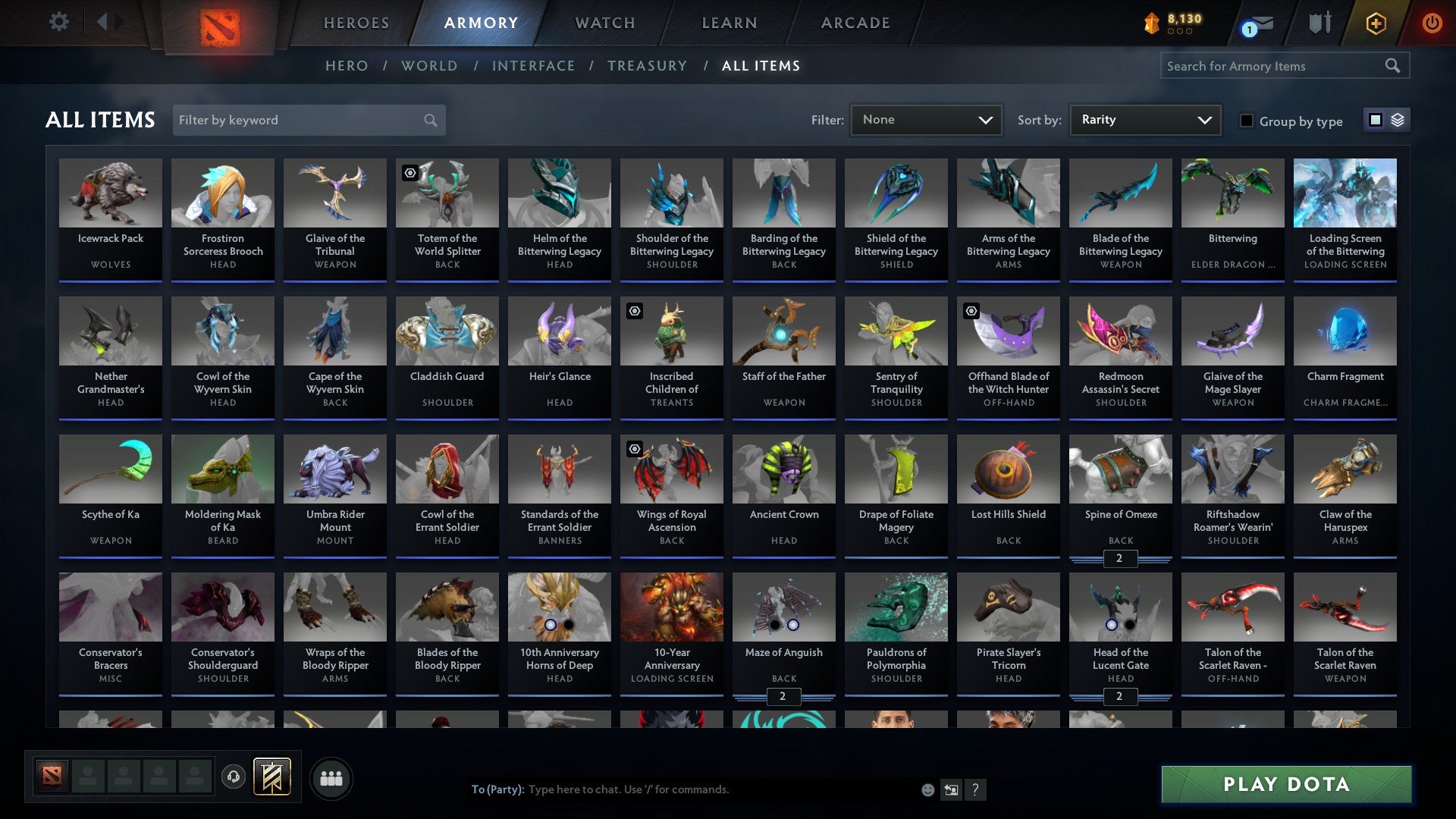Open the Filter dropdown set to None

click(925, 119)
